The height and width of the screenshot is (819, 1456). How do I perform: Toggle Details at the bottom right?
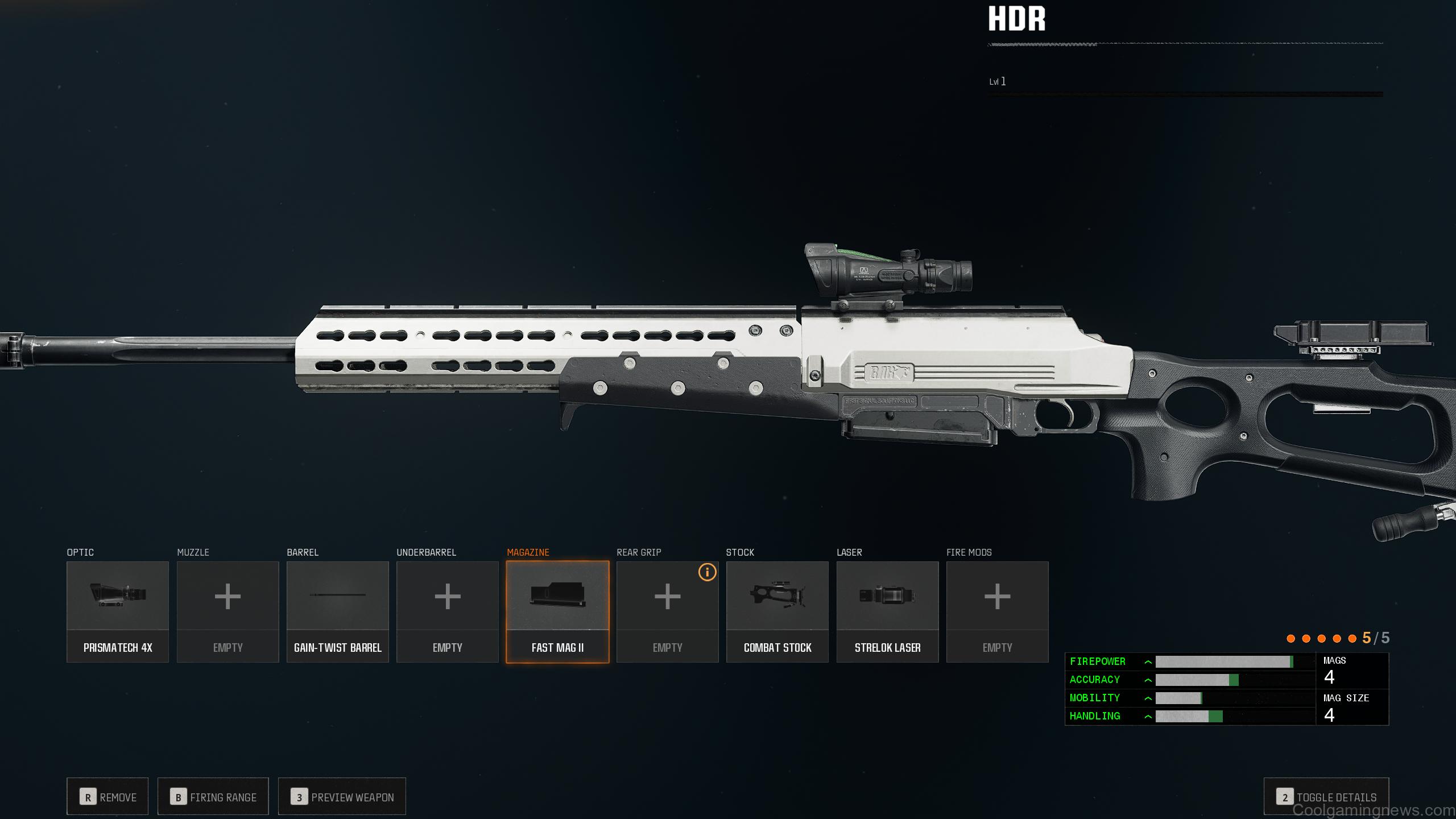tap(1326, 796)
